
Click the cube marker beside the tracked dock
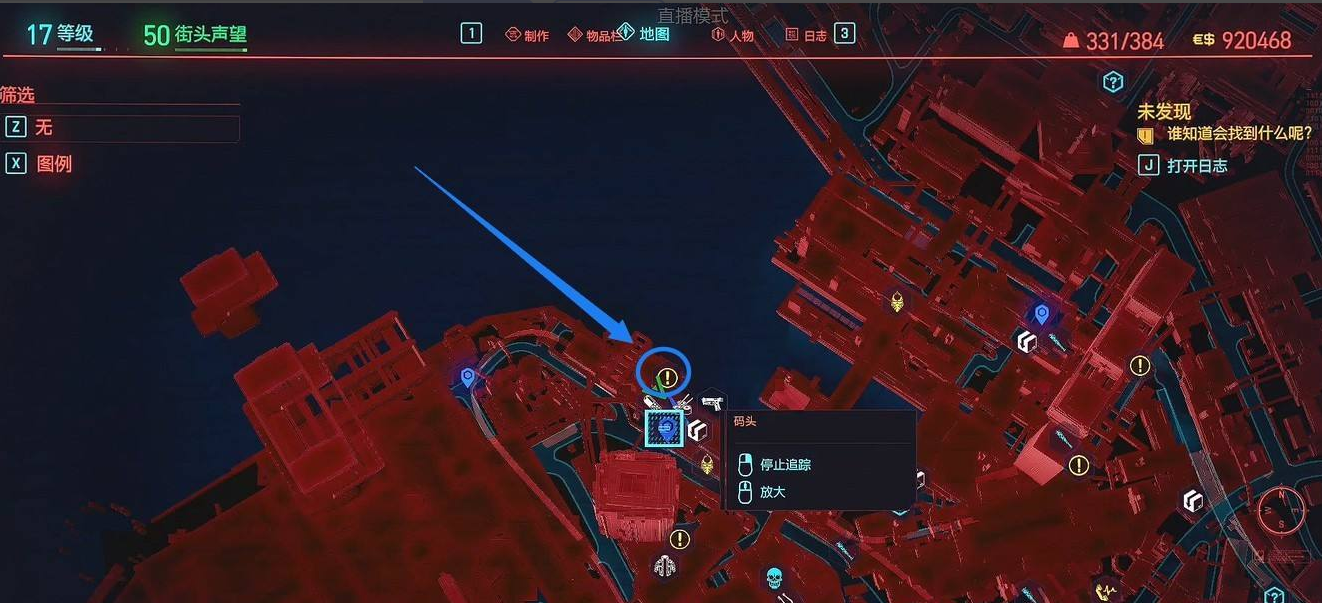[697, 430]
